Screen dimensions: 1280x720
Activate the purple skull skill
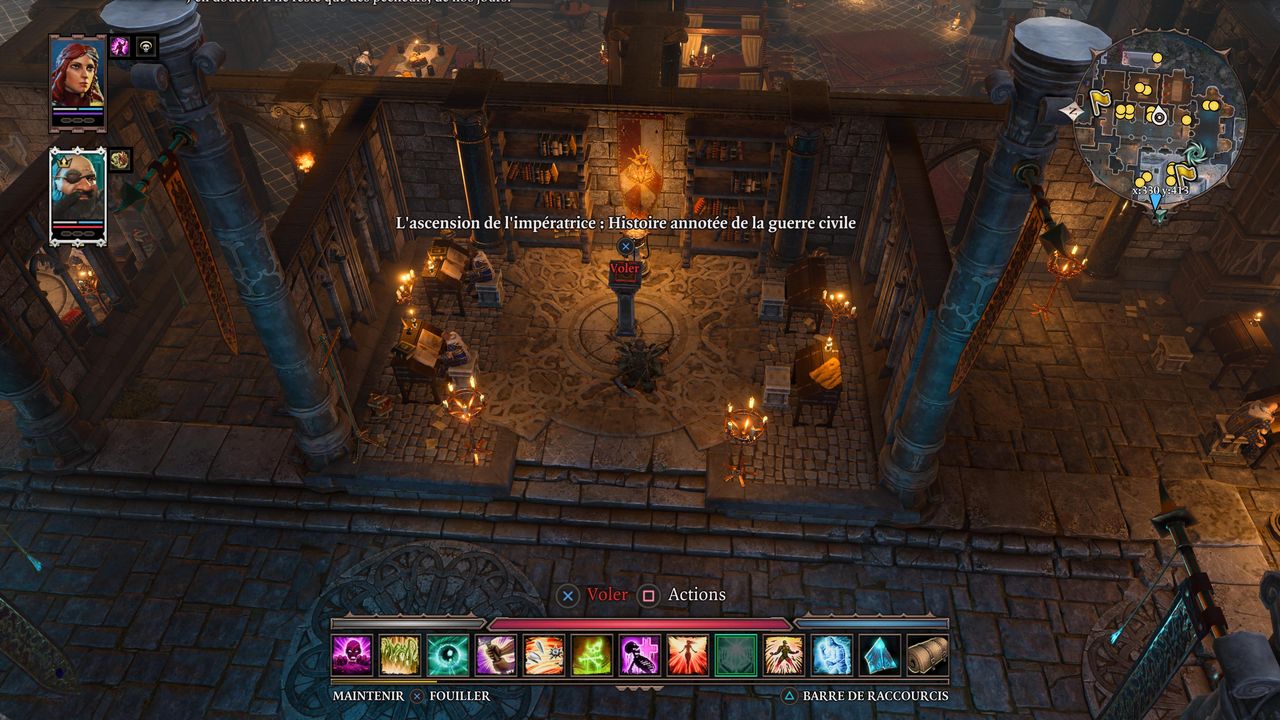coord(352,655)
